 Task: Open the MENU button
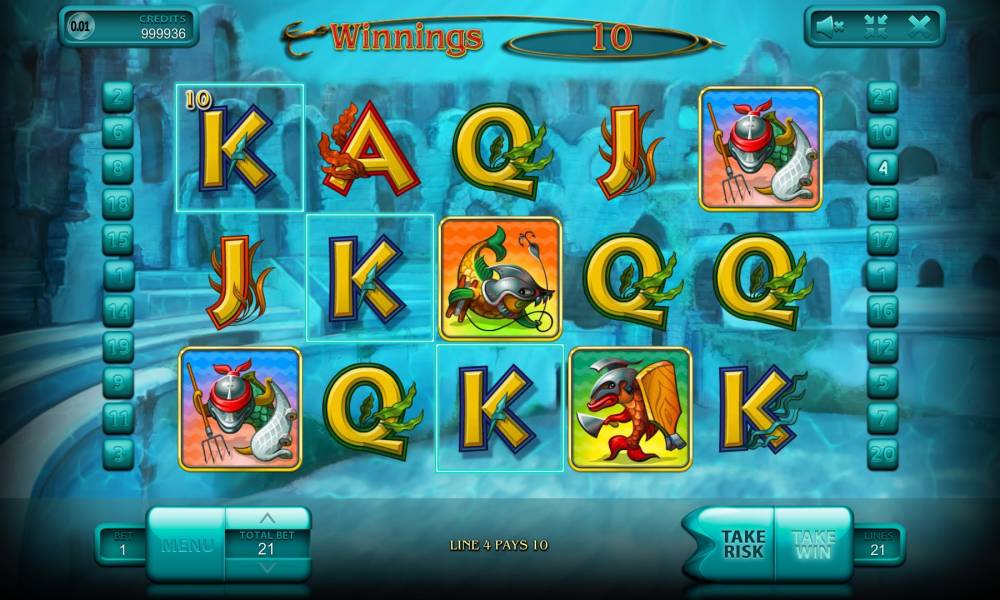tap(187, 545)
